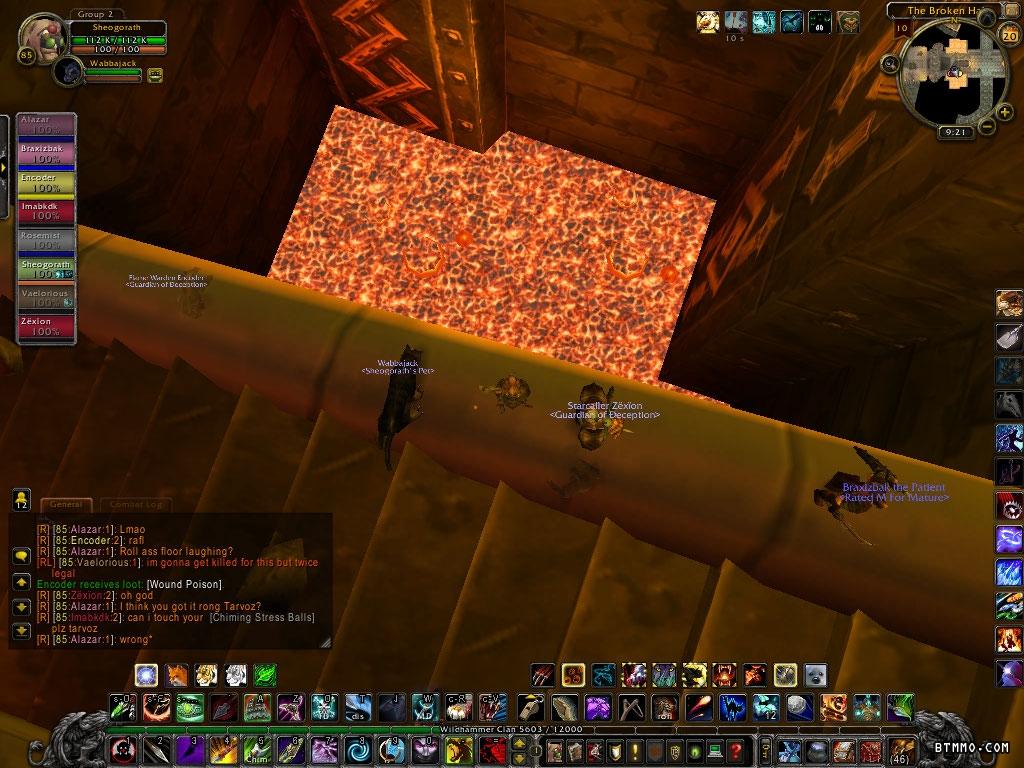The width and height of the screenshot is (1024, 768).
Task: Target Imabkdk in the raid frames
Action: 47,211
